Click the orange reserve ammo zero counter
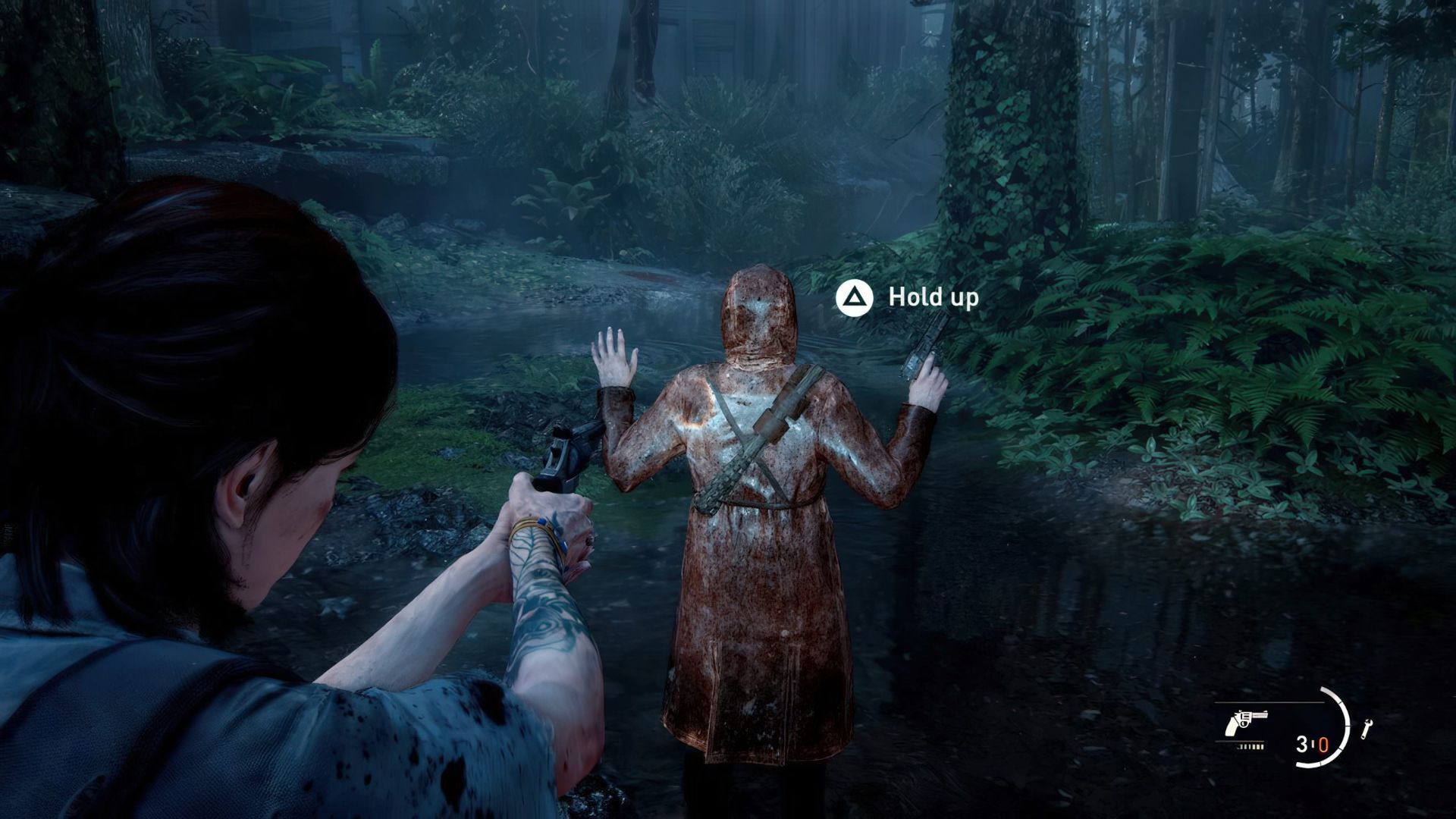 point(1323,745)
